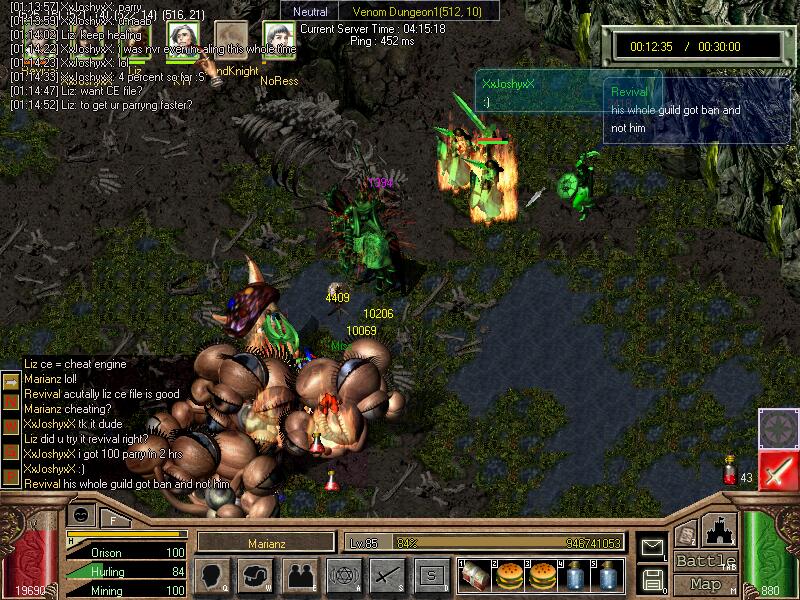Open the mail envelope icon
Viewport: 800px width, 600px height.
click(x=652, y=548)
